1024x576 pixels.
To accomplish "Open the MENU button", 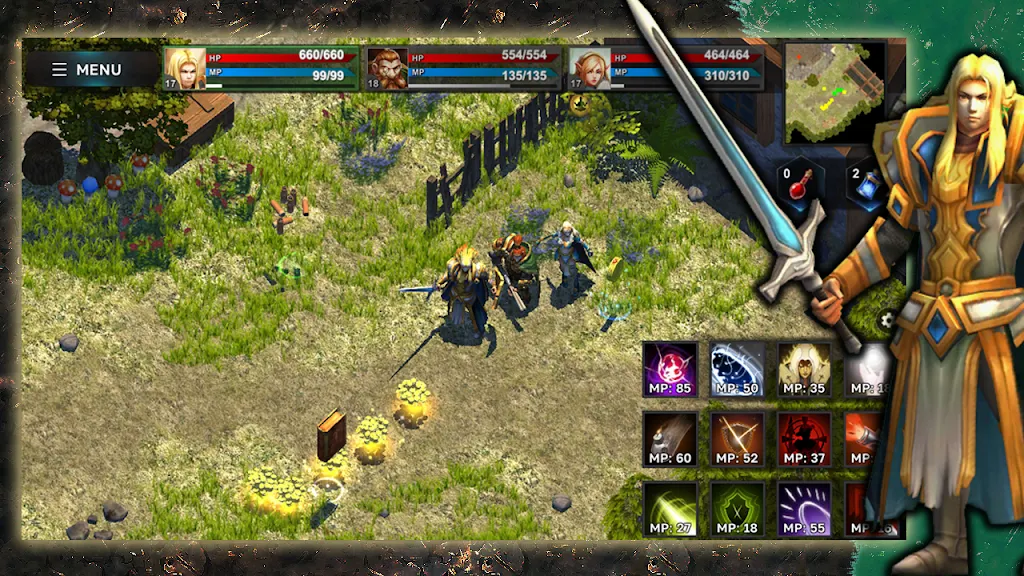I will tap(87, 70).
